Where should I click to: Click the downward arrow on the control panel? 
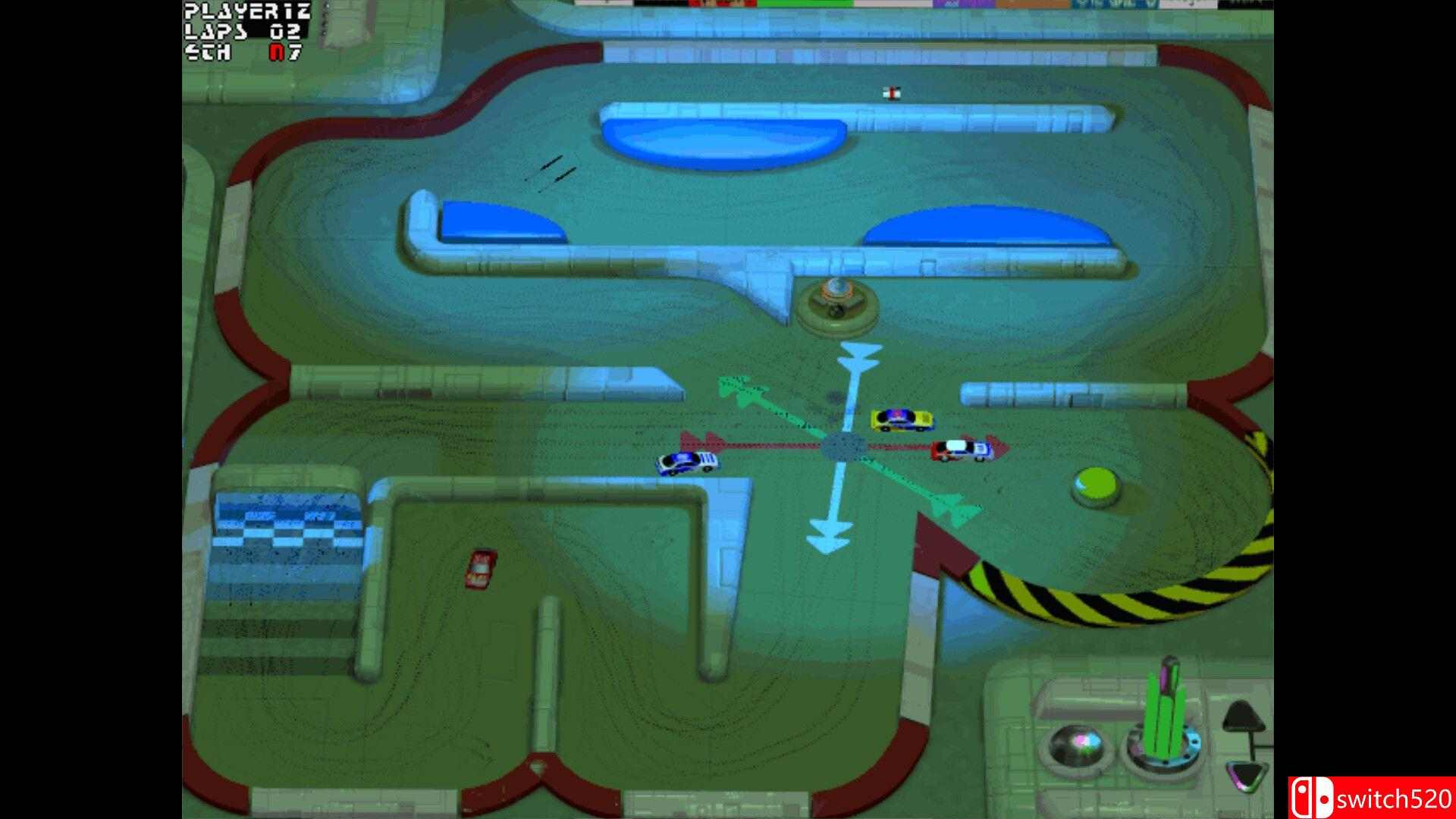click(x=1246, y=775)
